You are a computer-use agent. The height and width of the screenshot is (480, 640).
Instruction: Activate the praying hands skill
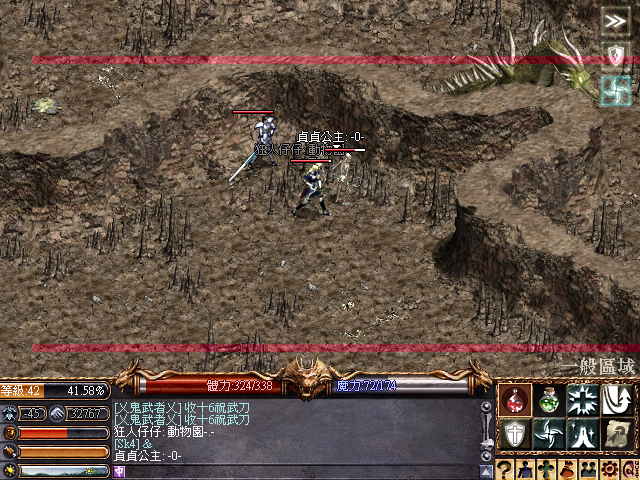coord(583,434)
